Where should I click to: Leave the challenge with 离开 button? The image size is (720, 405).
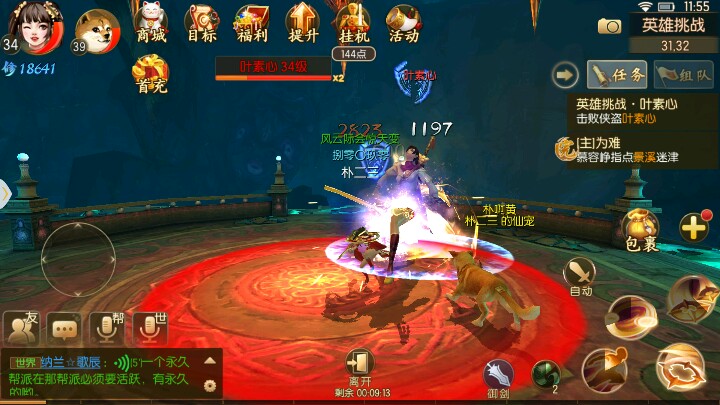pyautogui.click(x=357, y=366)
